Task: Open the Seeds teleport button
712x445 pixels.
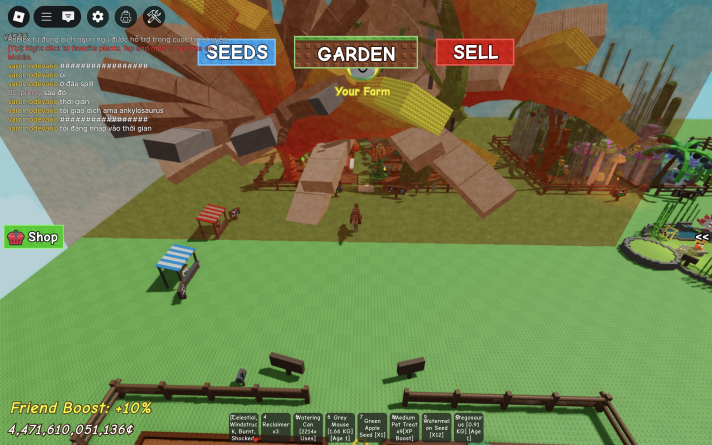Action: tap(237, 52)
